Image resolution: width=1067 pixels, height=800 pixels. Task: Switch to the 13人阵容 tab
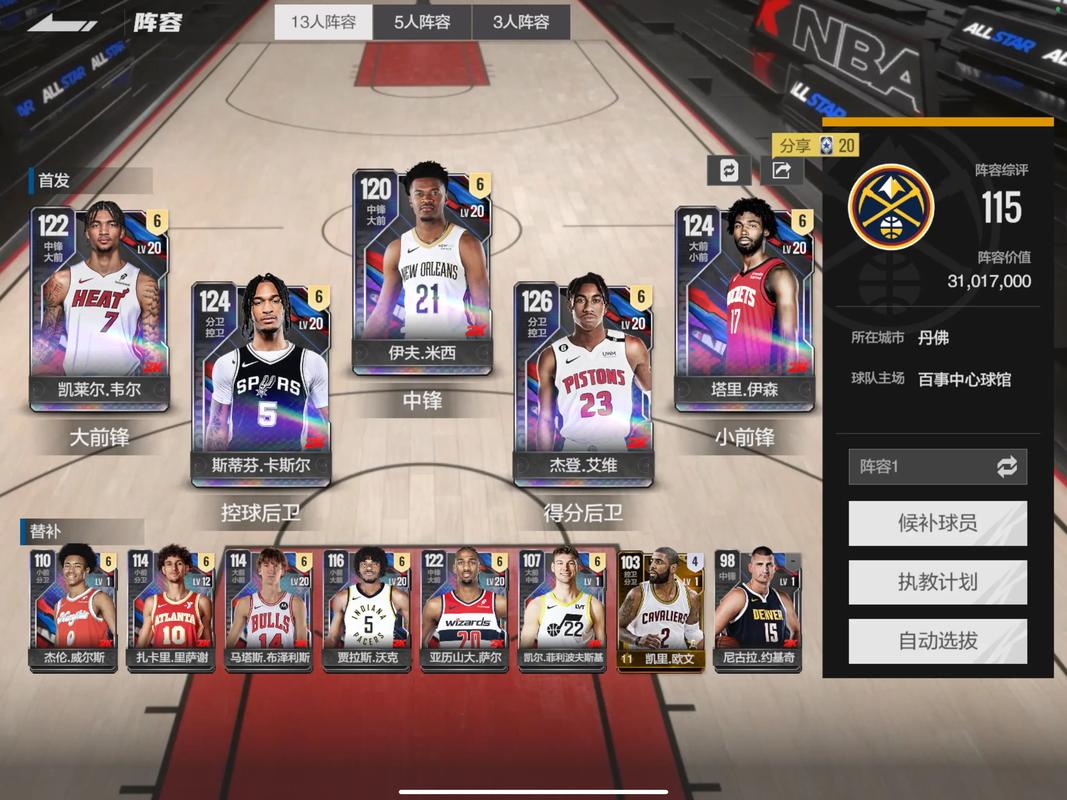(323, 22)
